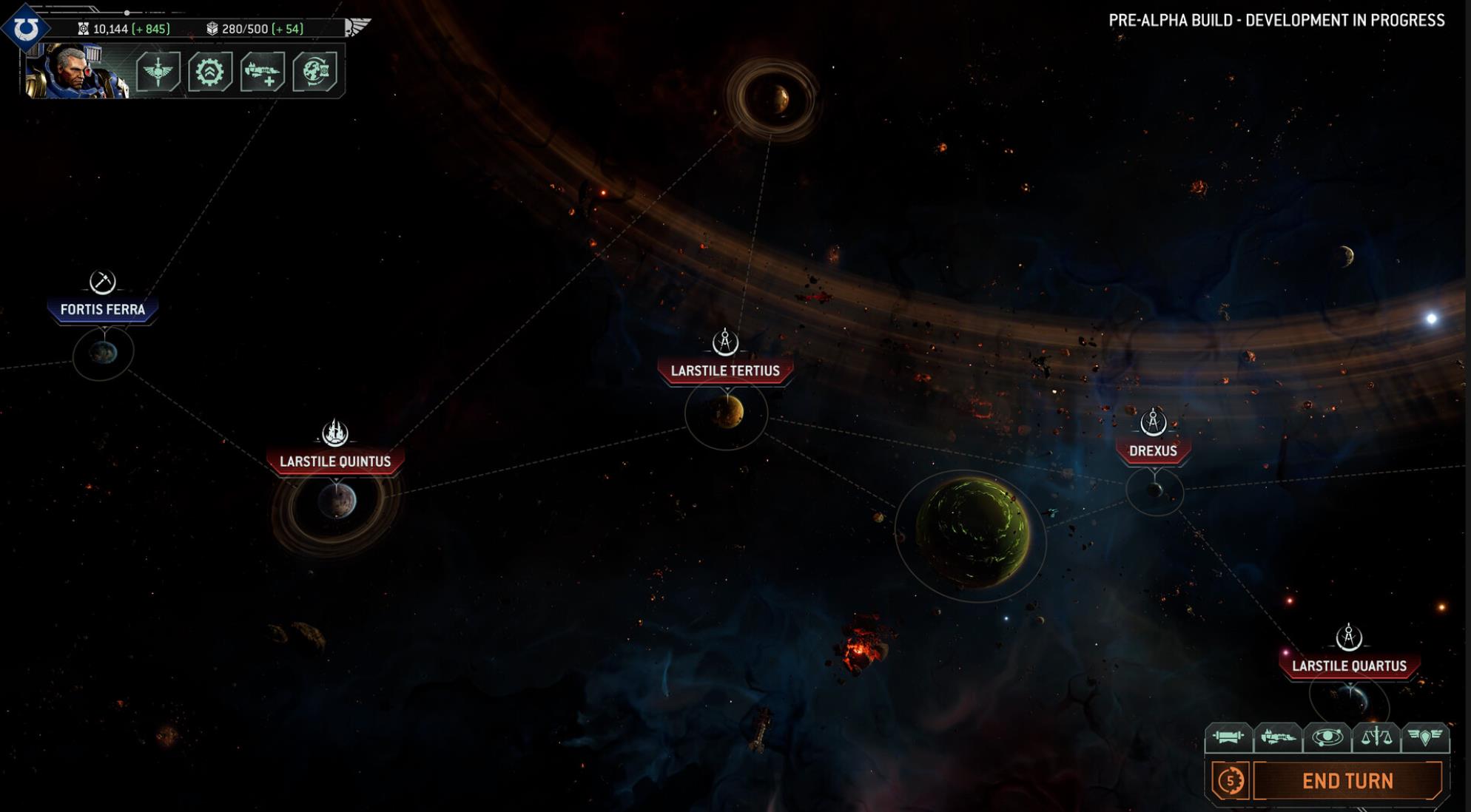Open the winged shield panel
Screen dimensions: 1471x812
[x=1425, y=737]
